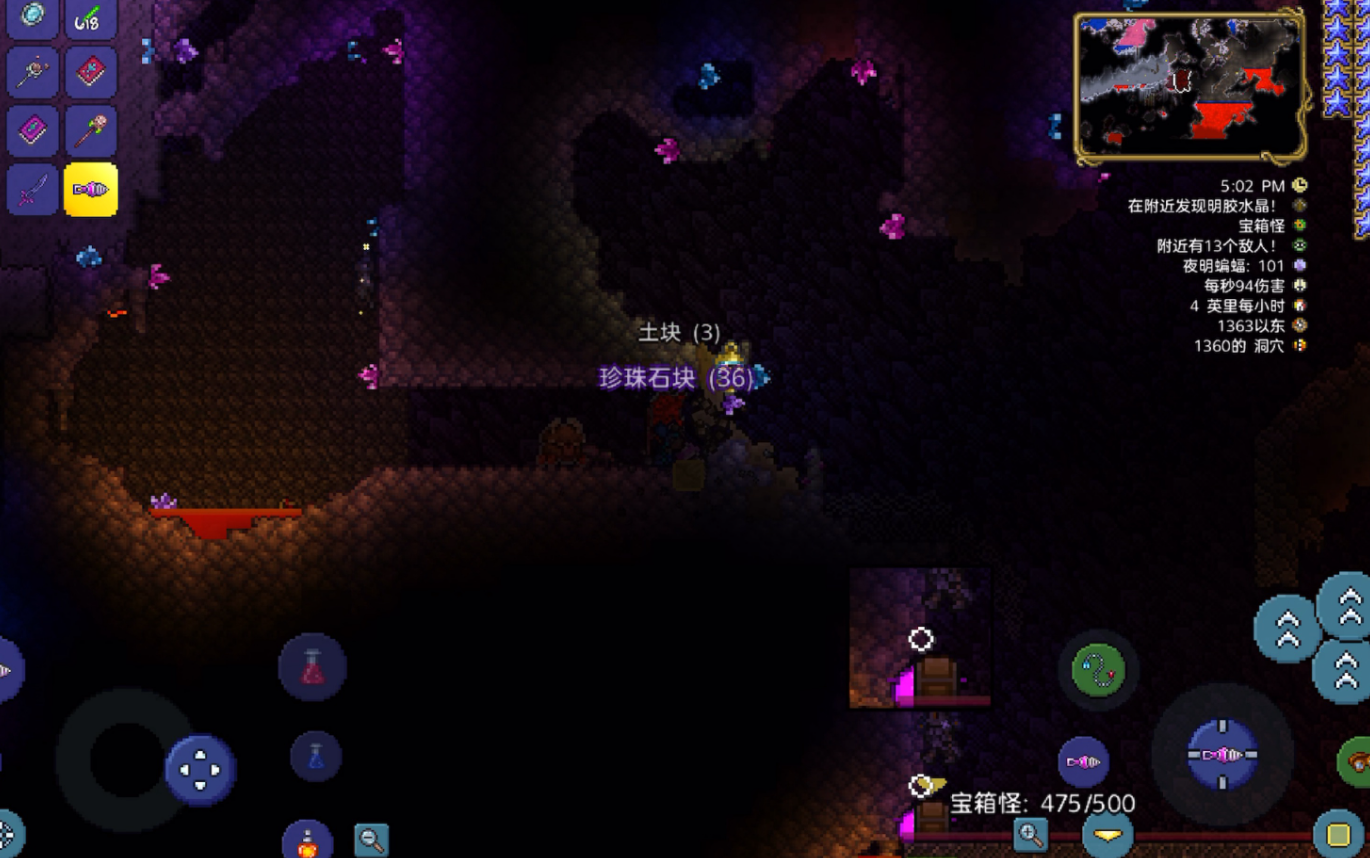Tap the drill aim joystick center
This screenshot has width=1370, height=858.
point(1222,754)
